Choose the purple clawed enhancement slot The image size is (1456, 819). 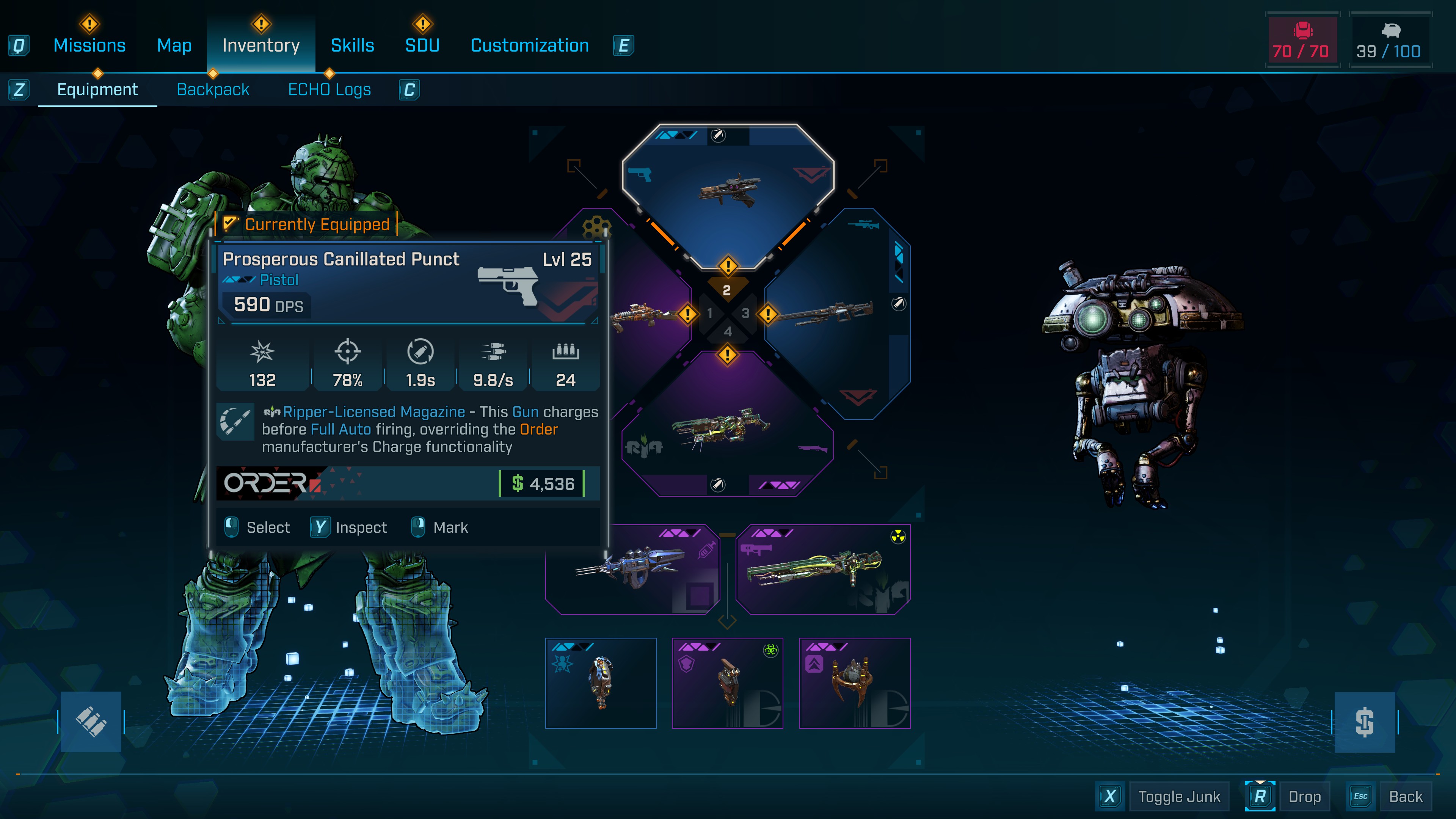pyautogui.click(x=854, y=683)
